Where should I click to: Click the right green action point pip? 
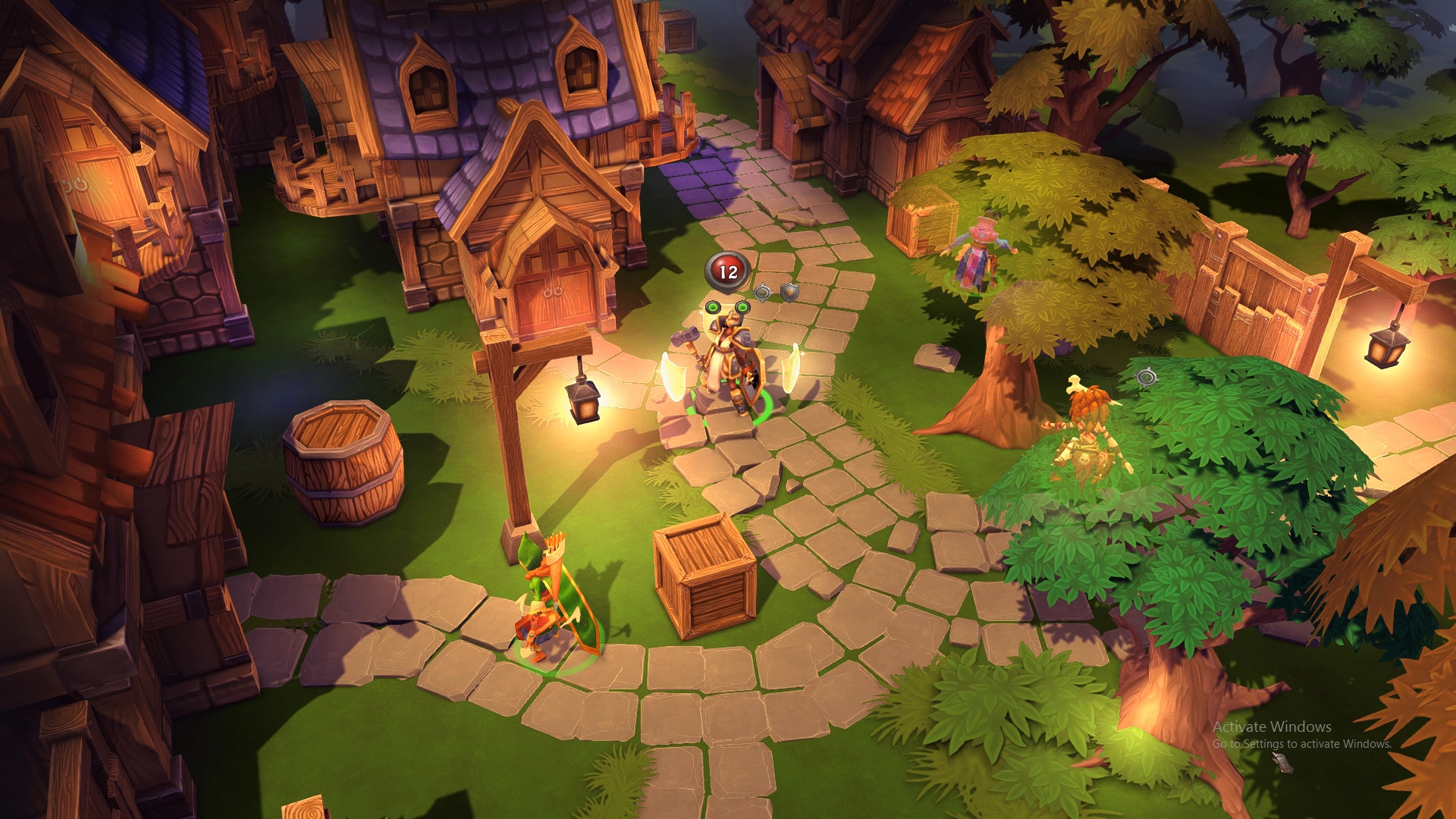pos(742,306)
